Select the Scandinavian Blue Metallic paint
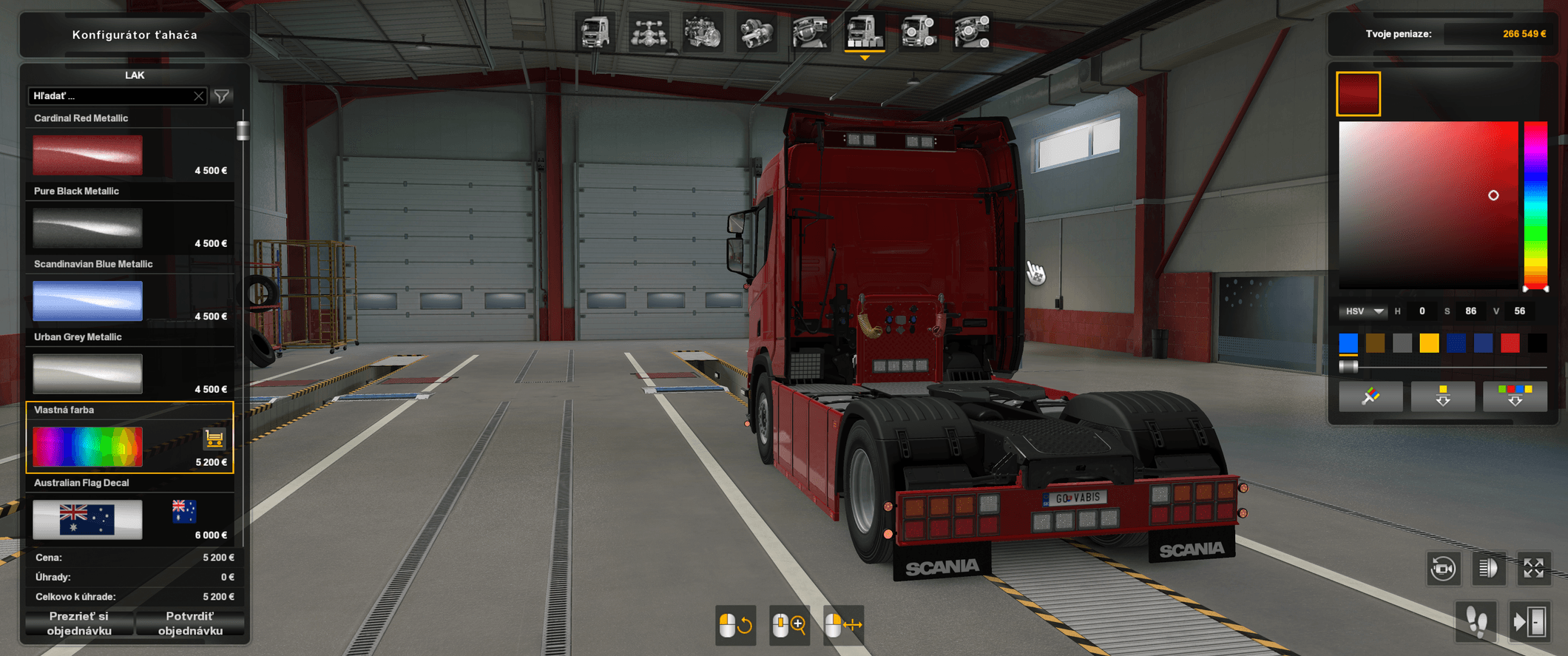1568x656 pixels. coord(87,300)
